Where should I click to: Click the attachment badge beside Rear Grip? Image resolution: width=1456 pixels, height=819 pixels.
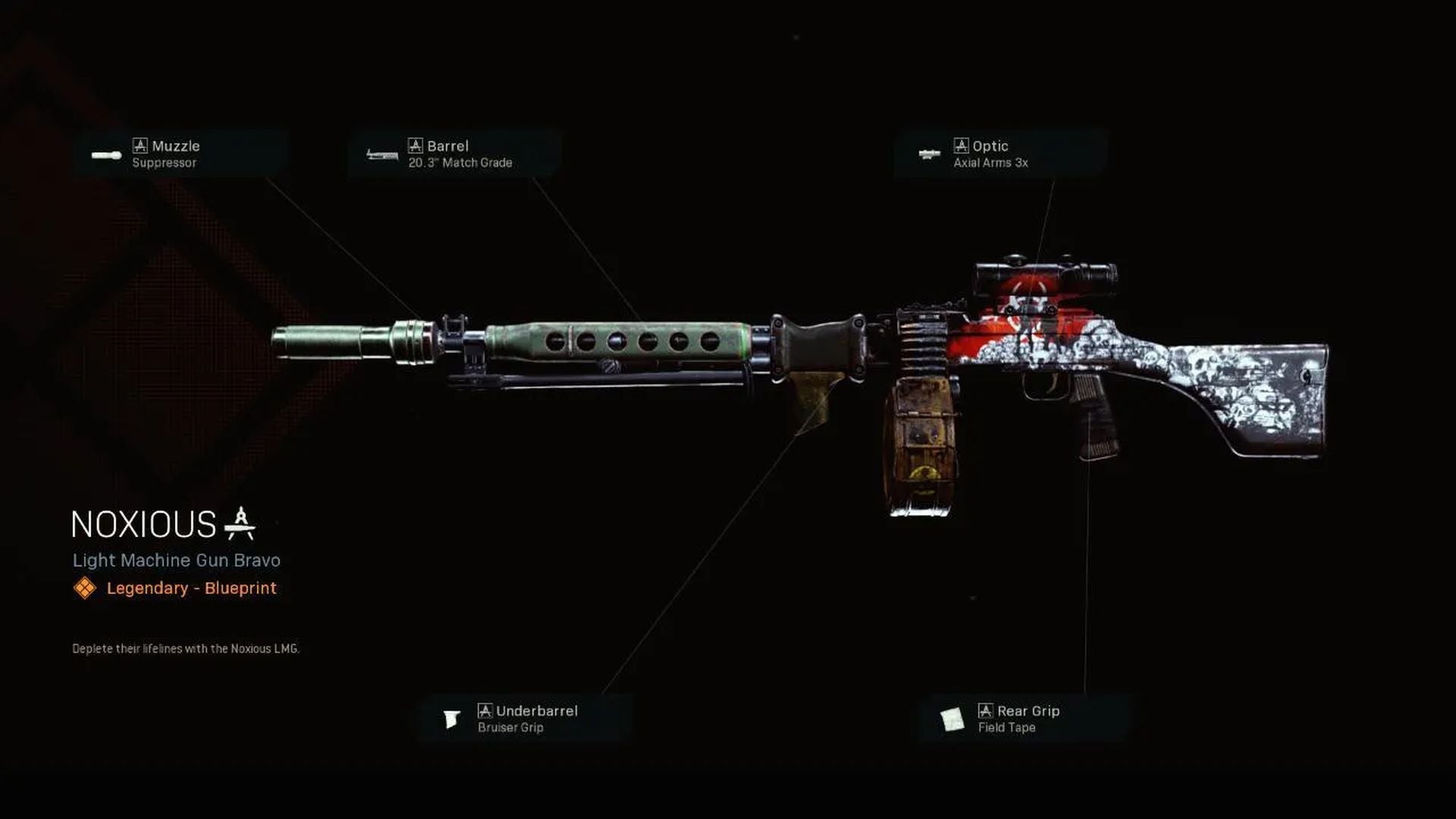click(984, 711)
